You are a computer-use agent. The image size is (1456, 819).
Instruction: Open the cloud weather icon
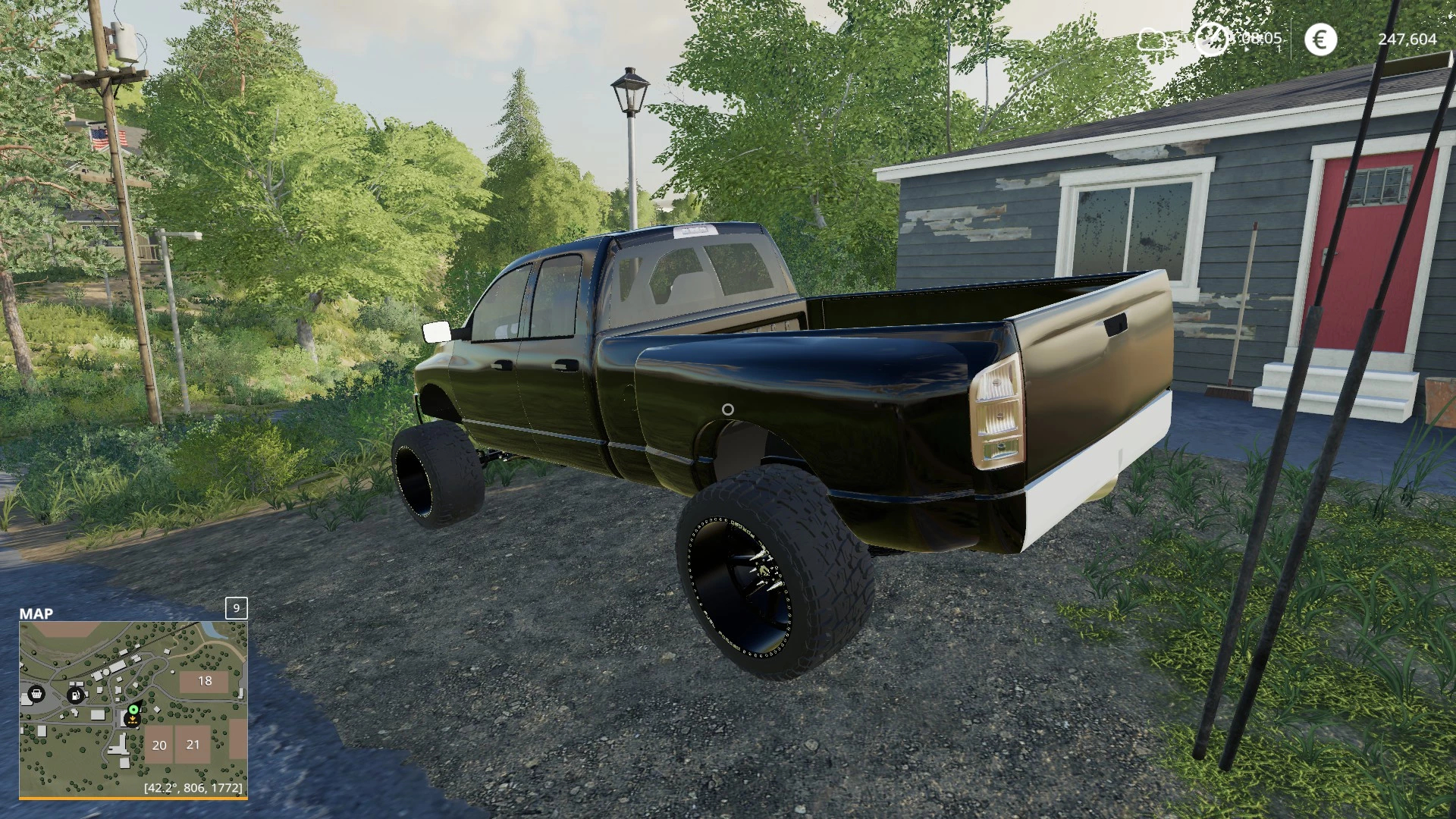(1152, 39)
